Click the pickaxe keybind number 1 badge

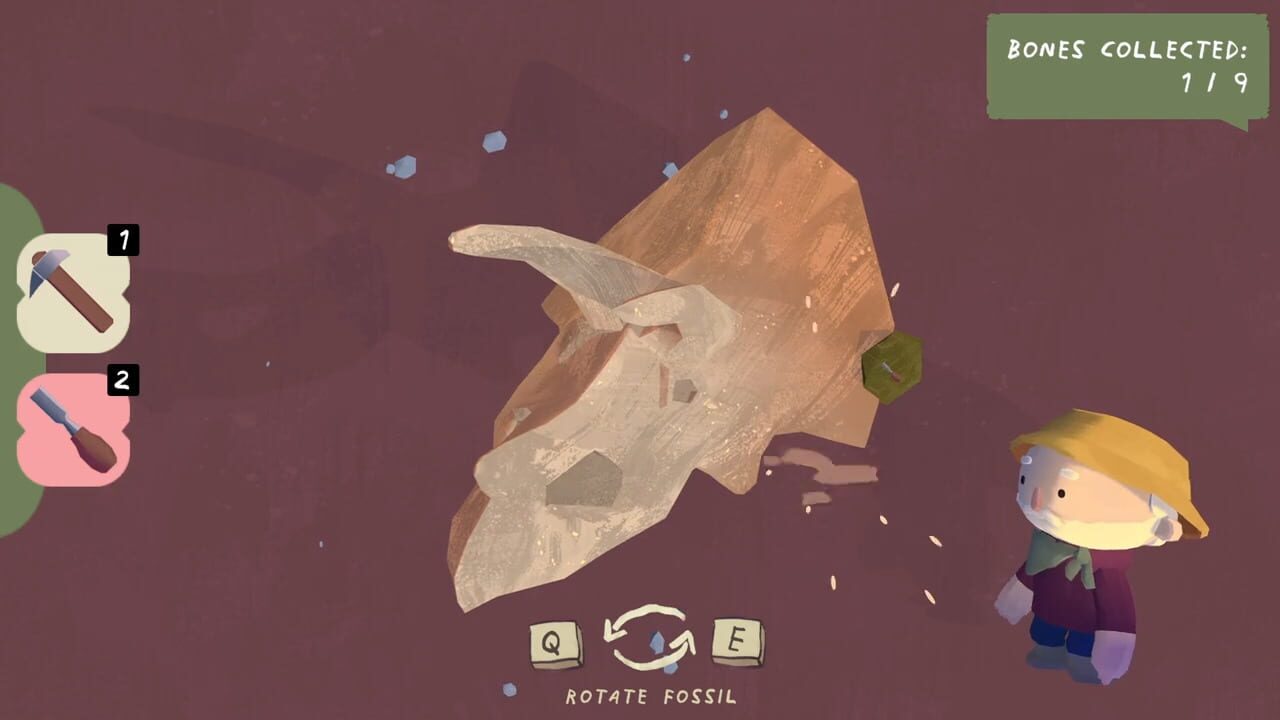pyautogui.click(x=121, y=240)
